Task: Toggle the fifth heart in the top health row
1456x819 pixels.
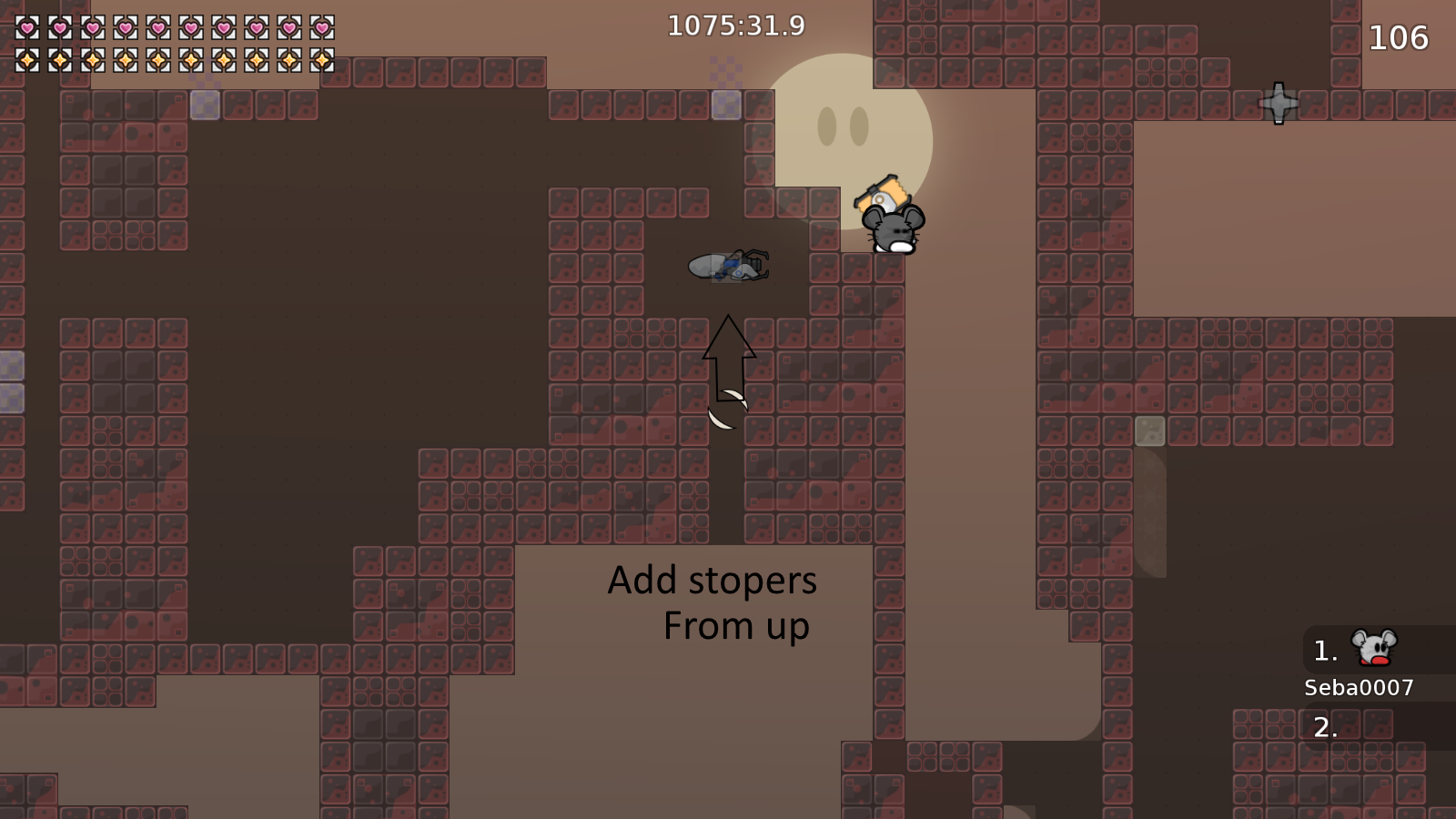Action: point(158,27)
